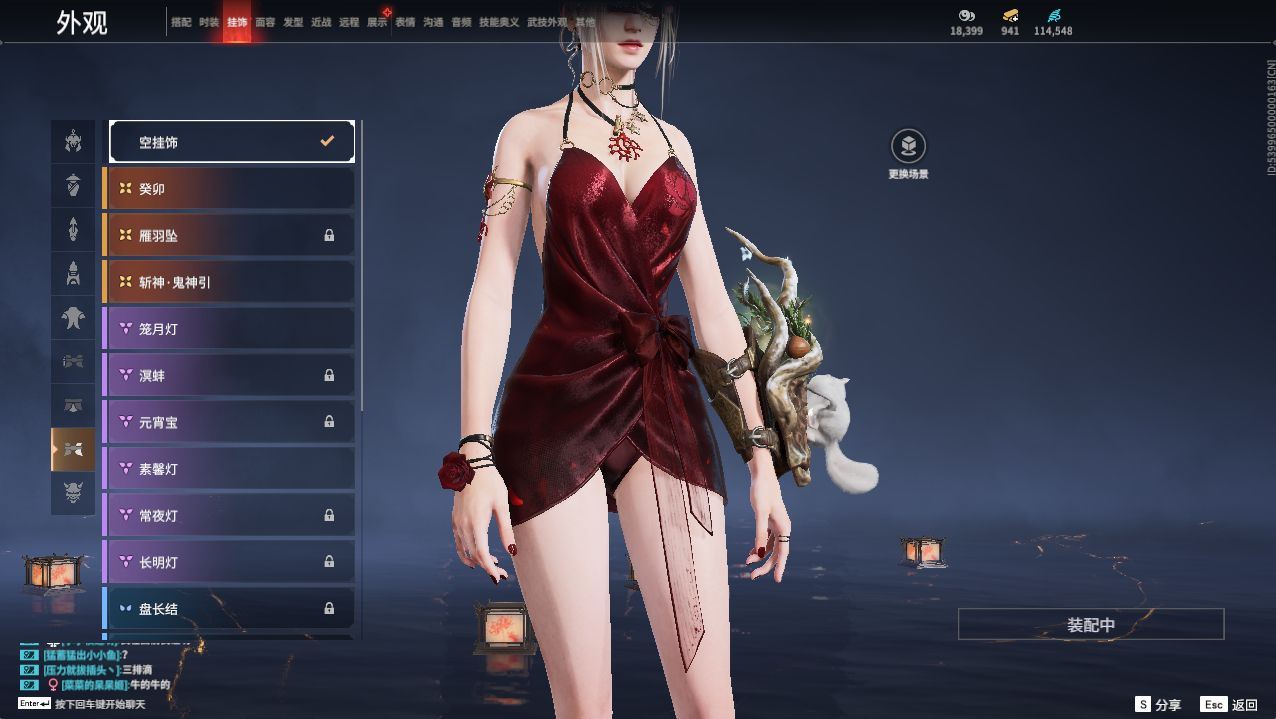Select the demon mask category icon

73,493
